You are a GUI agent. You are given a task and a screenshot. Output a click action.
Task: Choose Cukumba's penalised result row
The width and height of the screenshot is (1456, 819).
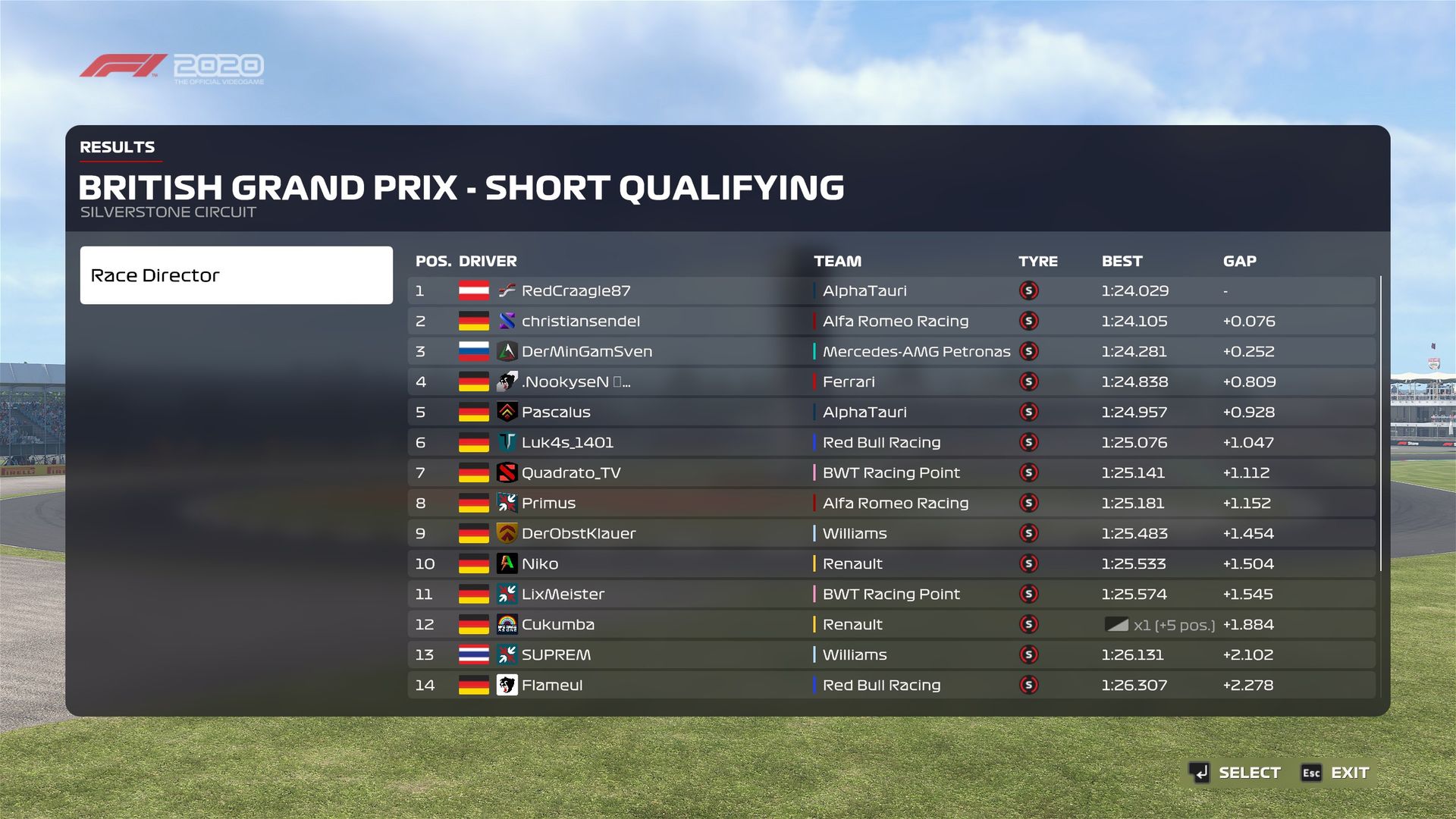[x=891, y=624]
